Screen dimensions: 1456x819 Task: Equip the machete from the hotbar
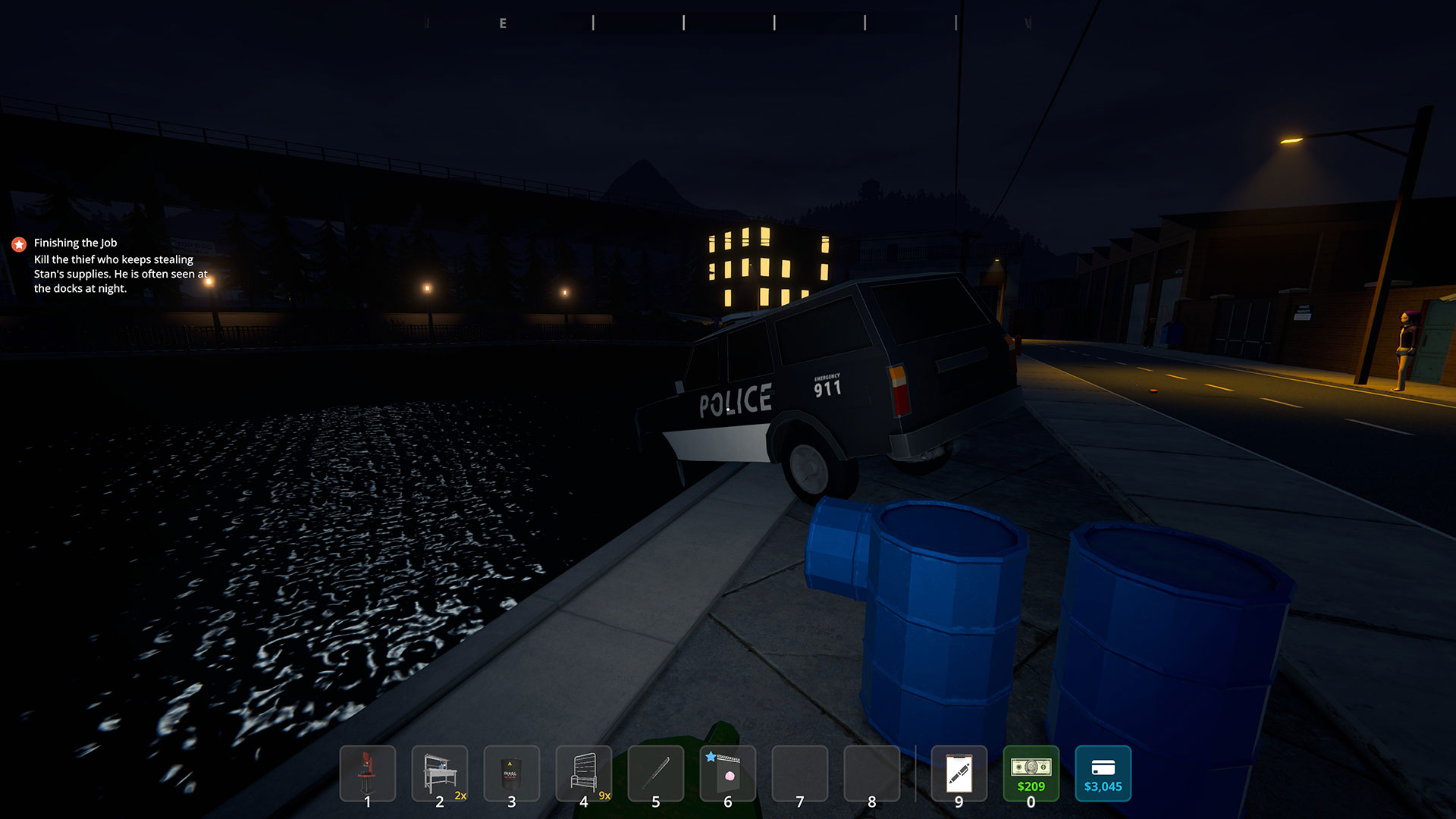pos(656,773)
